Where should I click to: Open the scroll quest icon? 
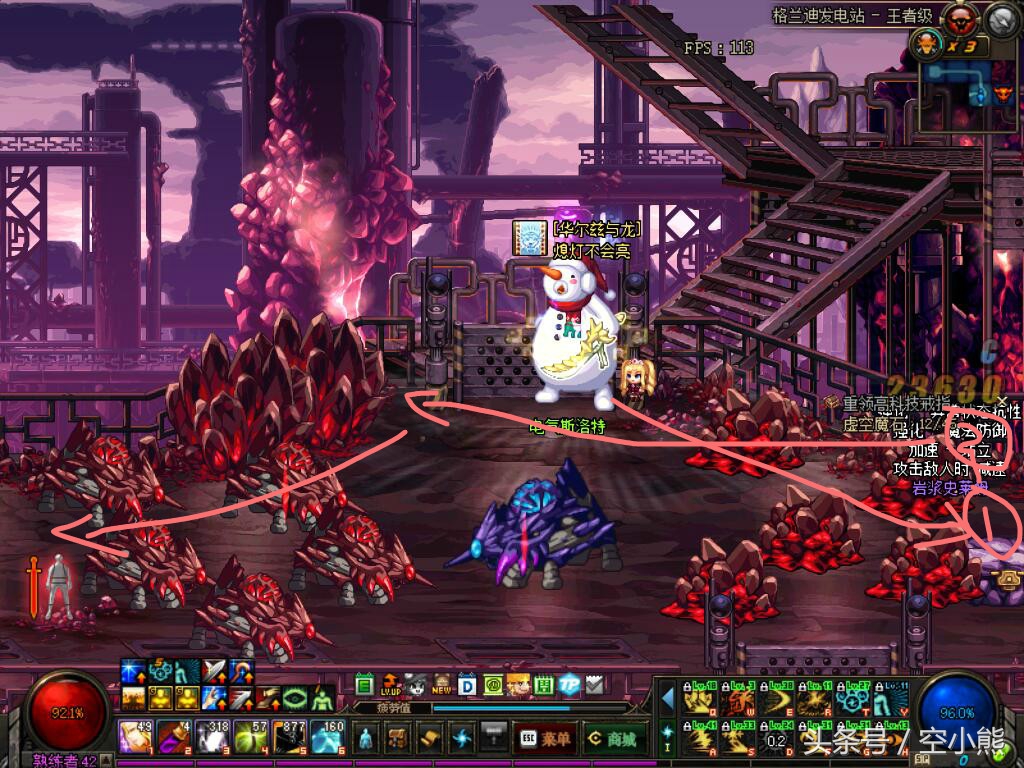431,738
